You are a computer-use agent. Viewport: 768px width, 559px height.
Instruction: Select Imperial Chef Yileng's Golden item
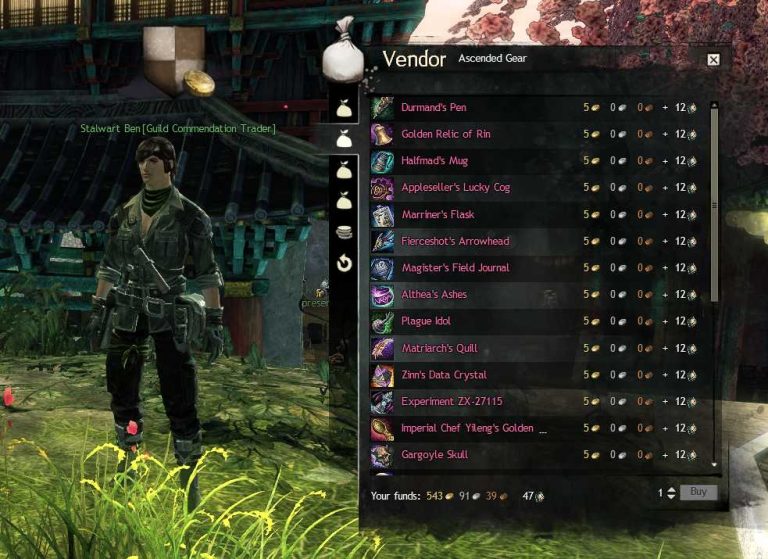point(474,429)
